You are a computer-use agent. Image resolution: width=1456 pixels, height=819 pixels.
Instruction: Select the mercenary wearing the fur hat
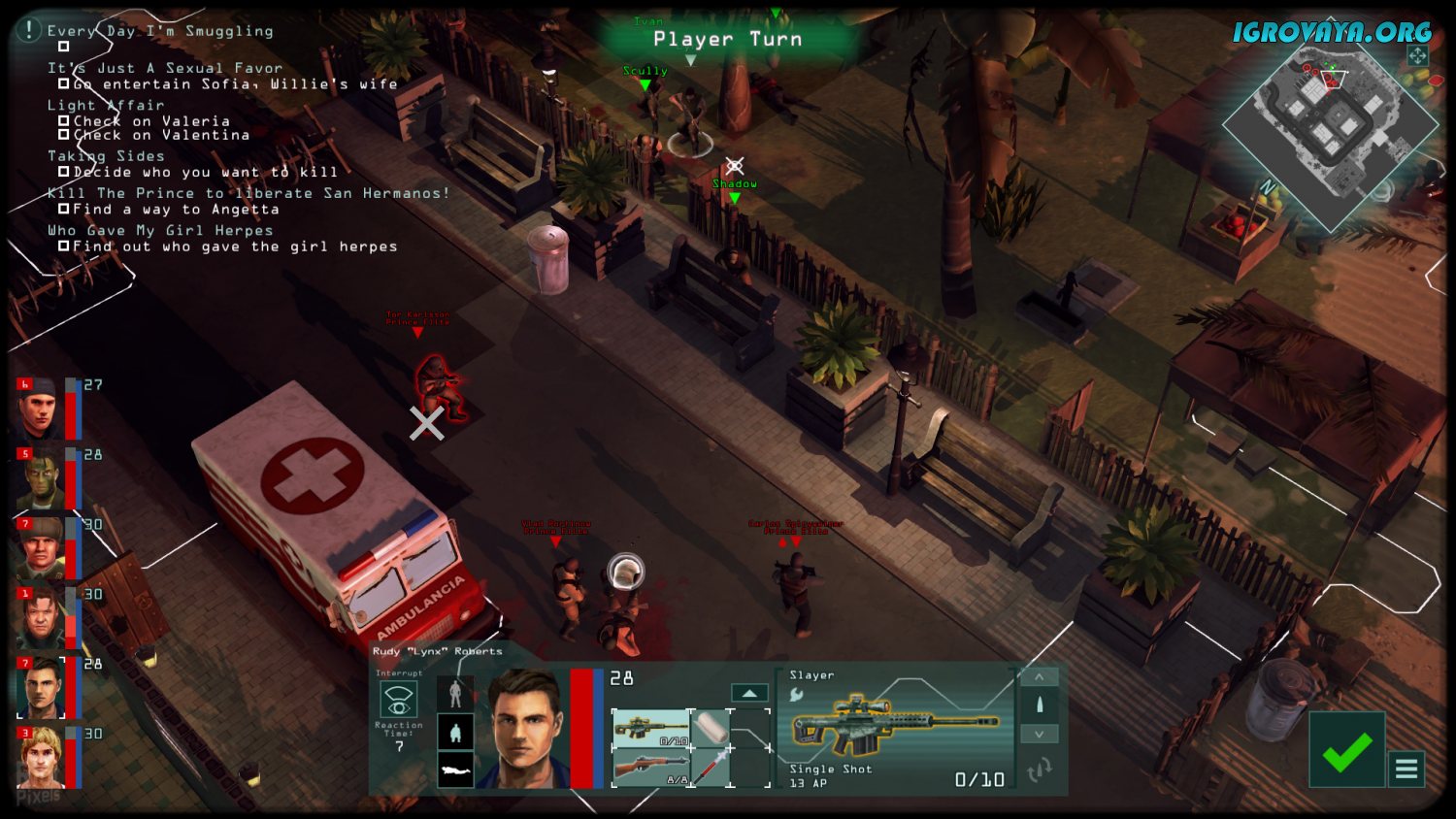tap(40, 548)
